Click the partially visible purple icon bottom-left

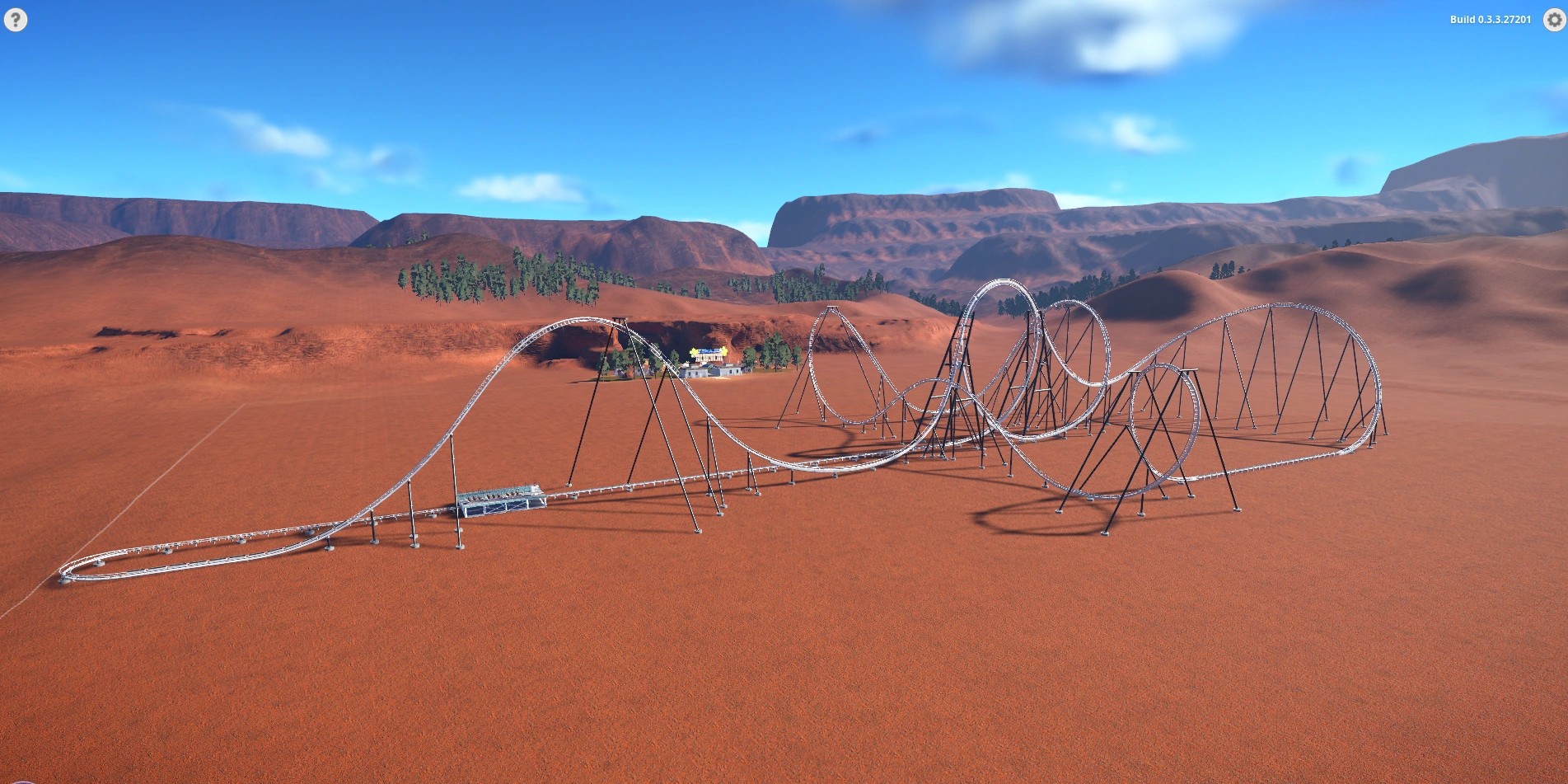click(x=21, y=782)
